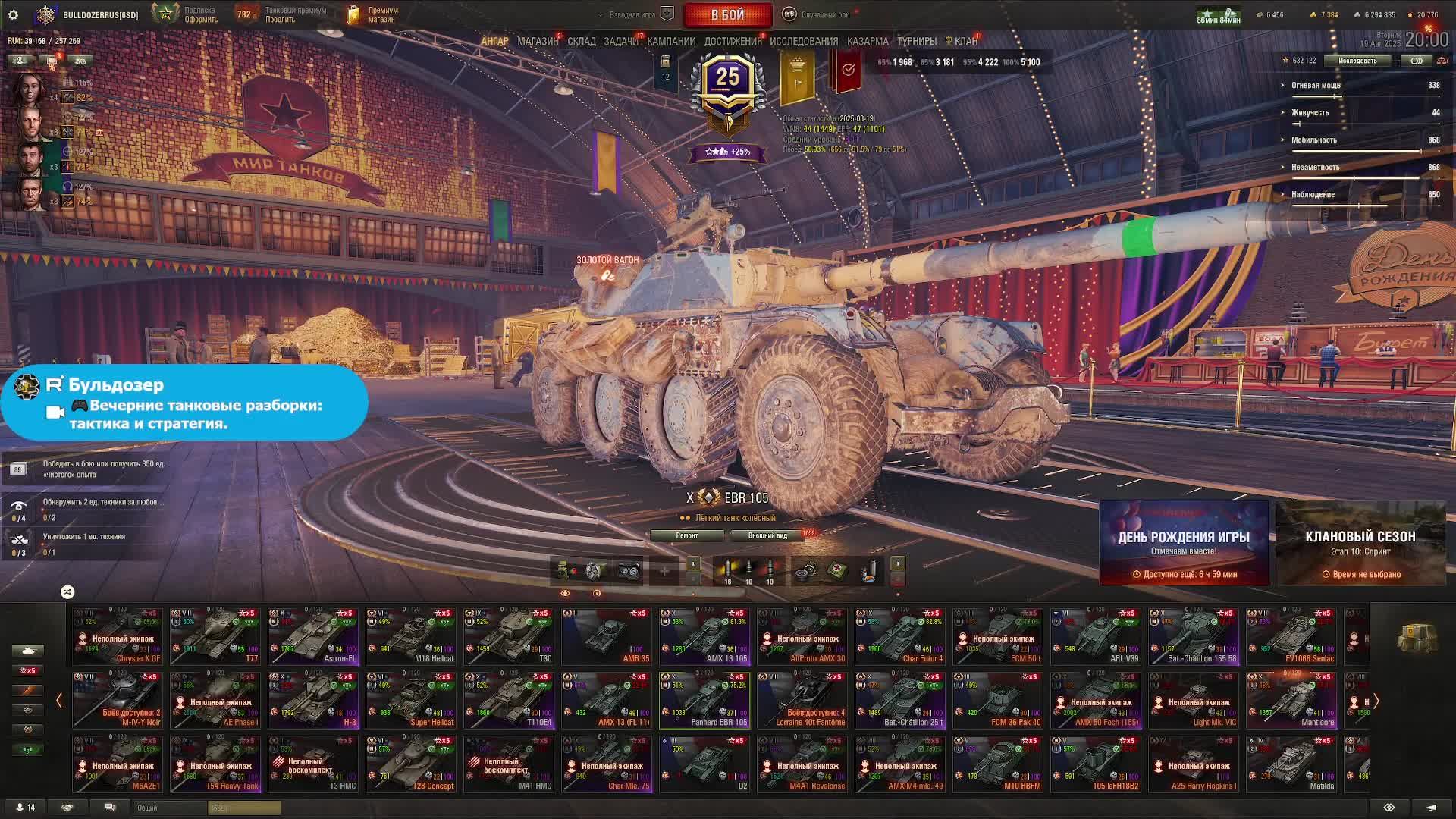Open the МАГАЗИН store tab

coord(537,41)
